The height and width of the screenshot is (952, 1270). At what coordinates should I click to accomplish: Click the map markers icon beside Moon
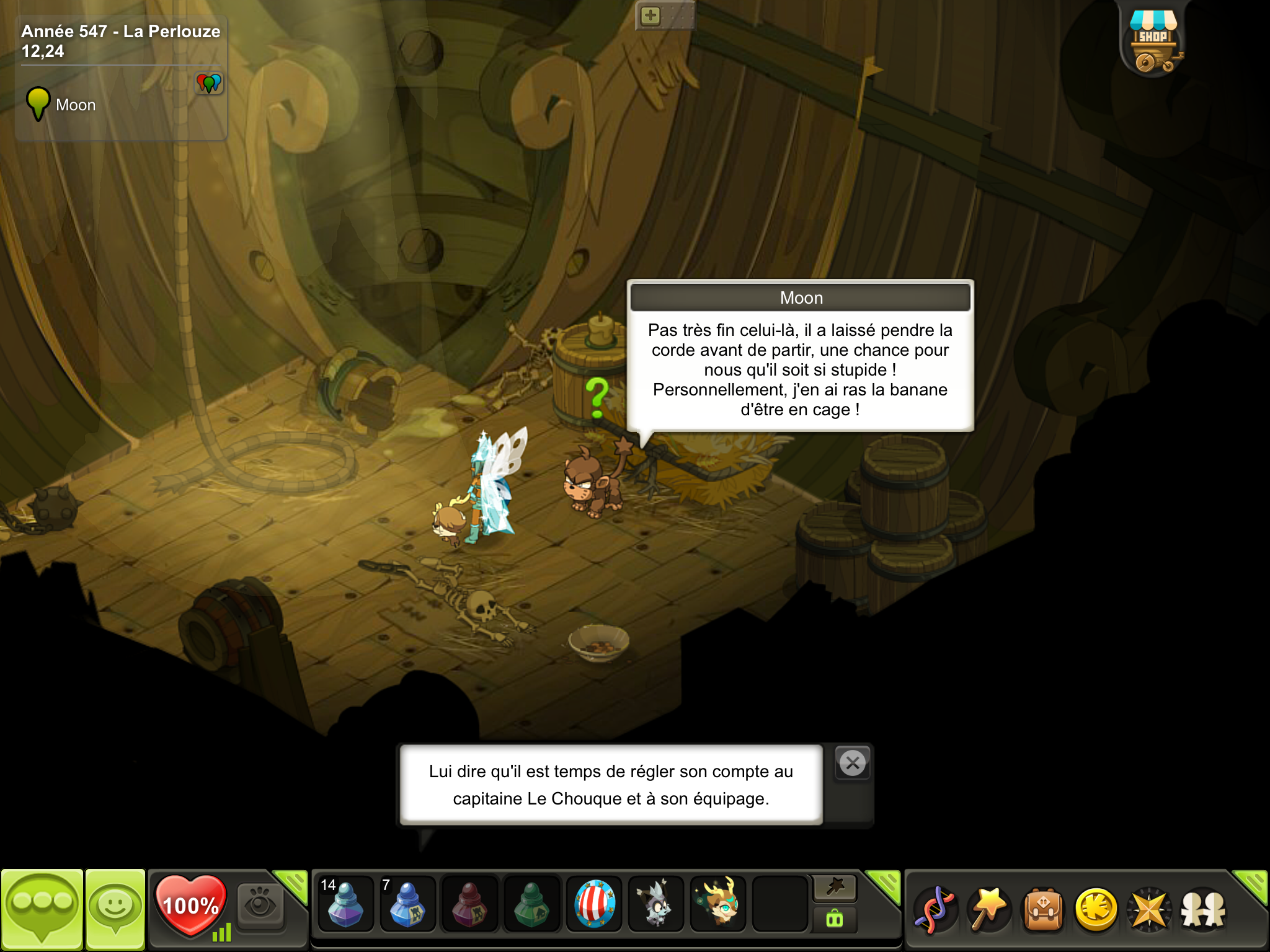[209, 82]
